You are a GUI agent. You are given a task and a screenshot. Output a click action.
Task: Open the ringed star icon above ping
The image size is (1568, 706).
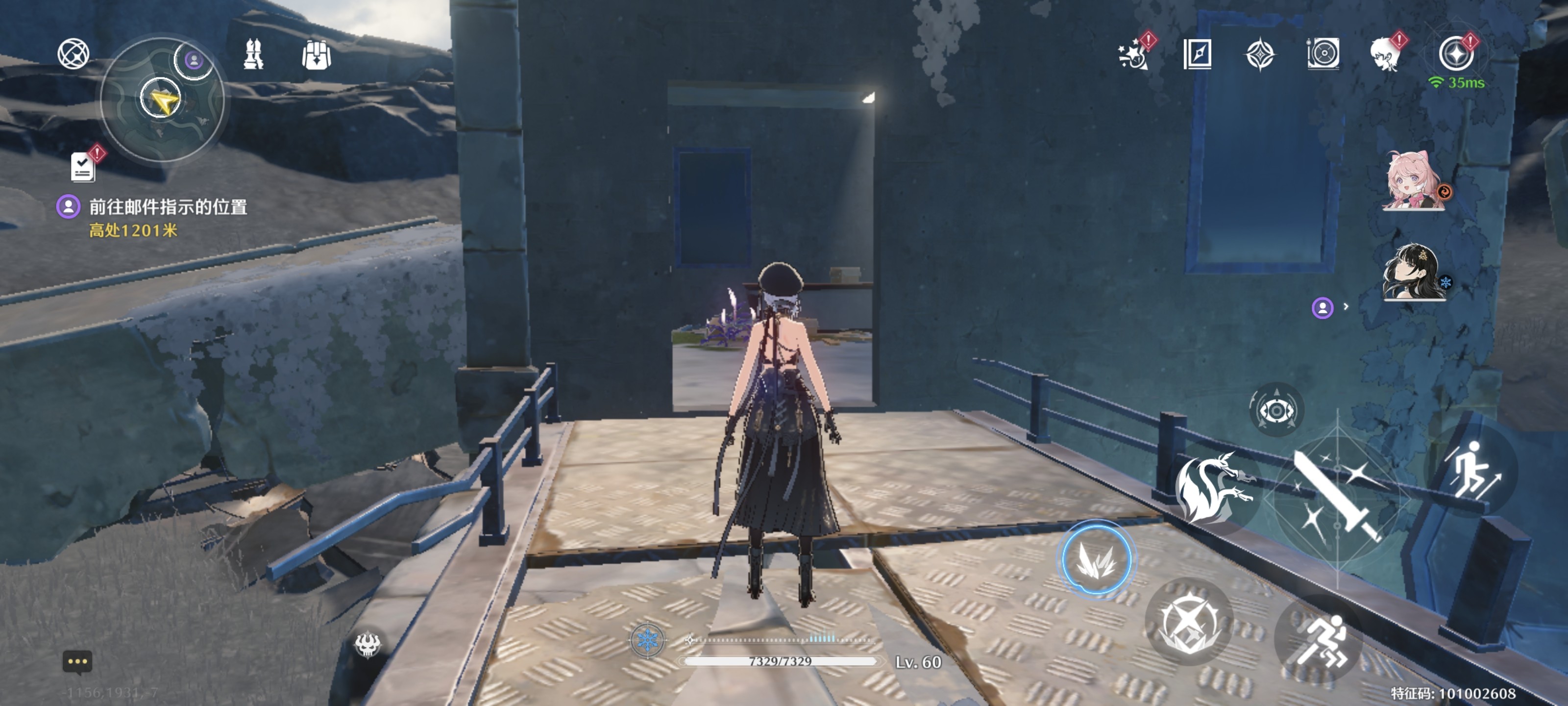coord(1456,53)
